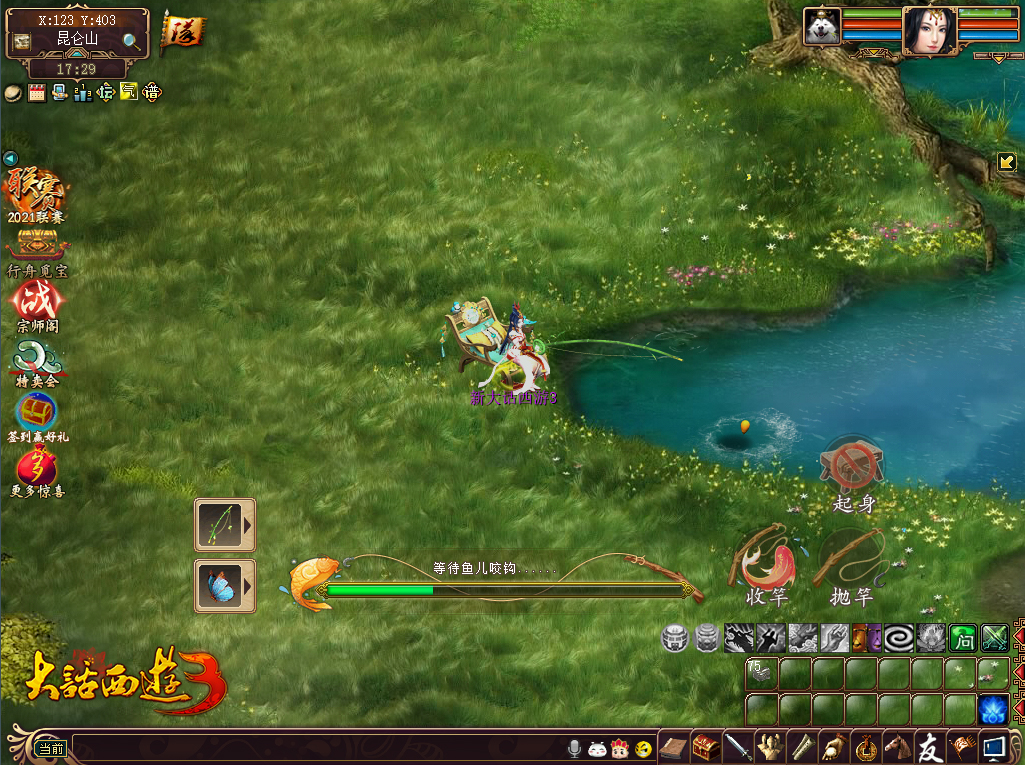The image size is (1025, 768).
Task: Show 更多惊喜 more surprises
Action: (37, 472)
